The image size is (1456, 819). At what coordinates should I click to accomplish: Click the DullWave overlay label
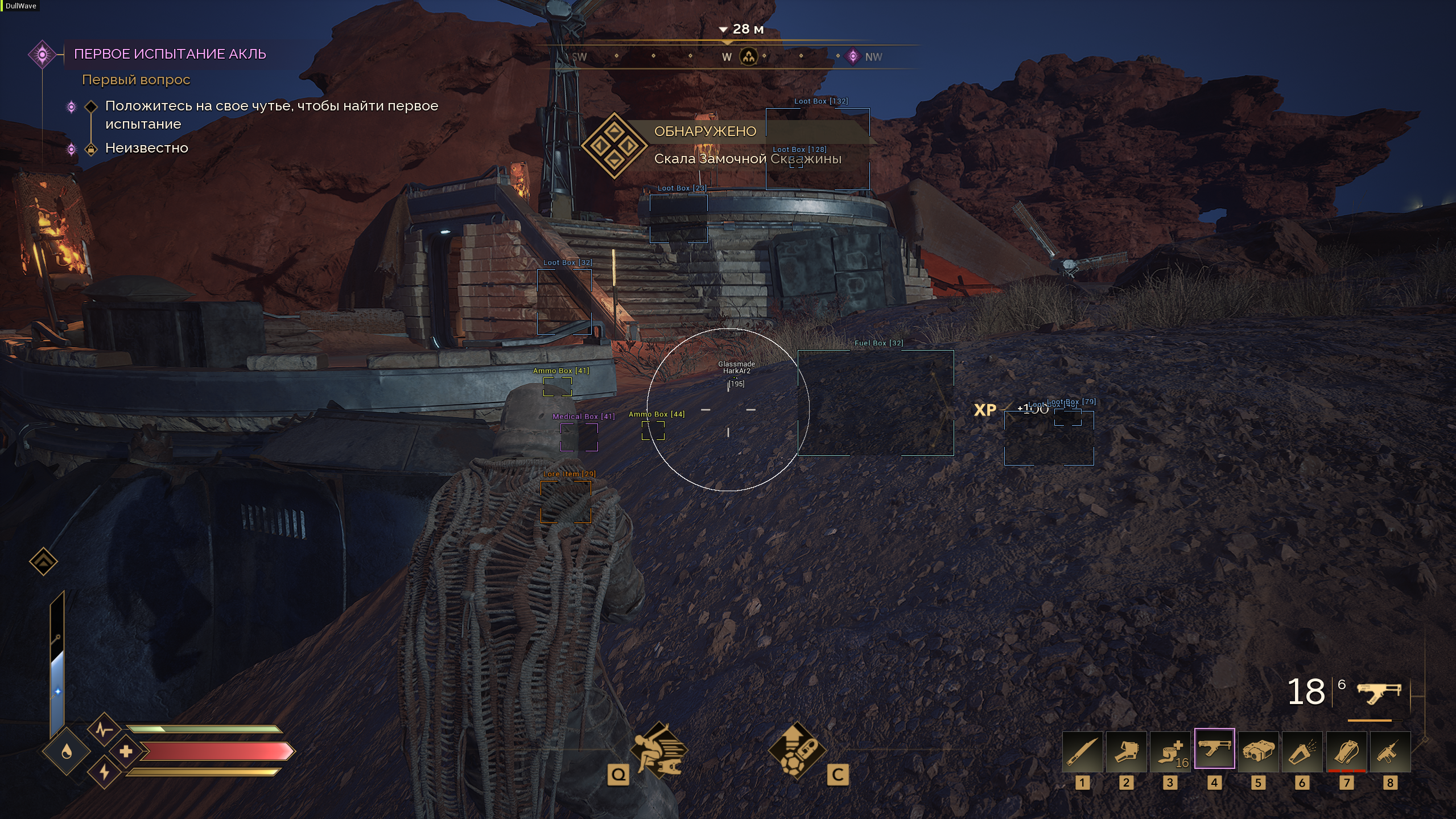pyautogui.click(x=20, y=6)
